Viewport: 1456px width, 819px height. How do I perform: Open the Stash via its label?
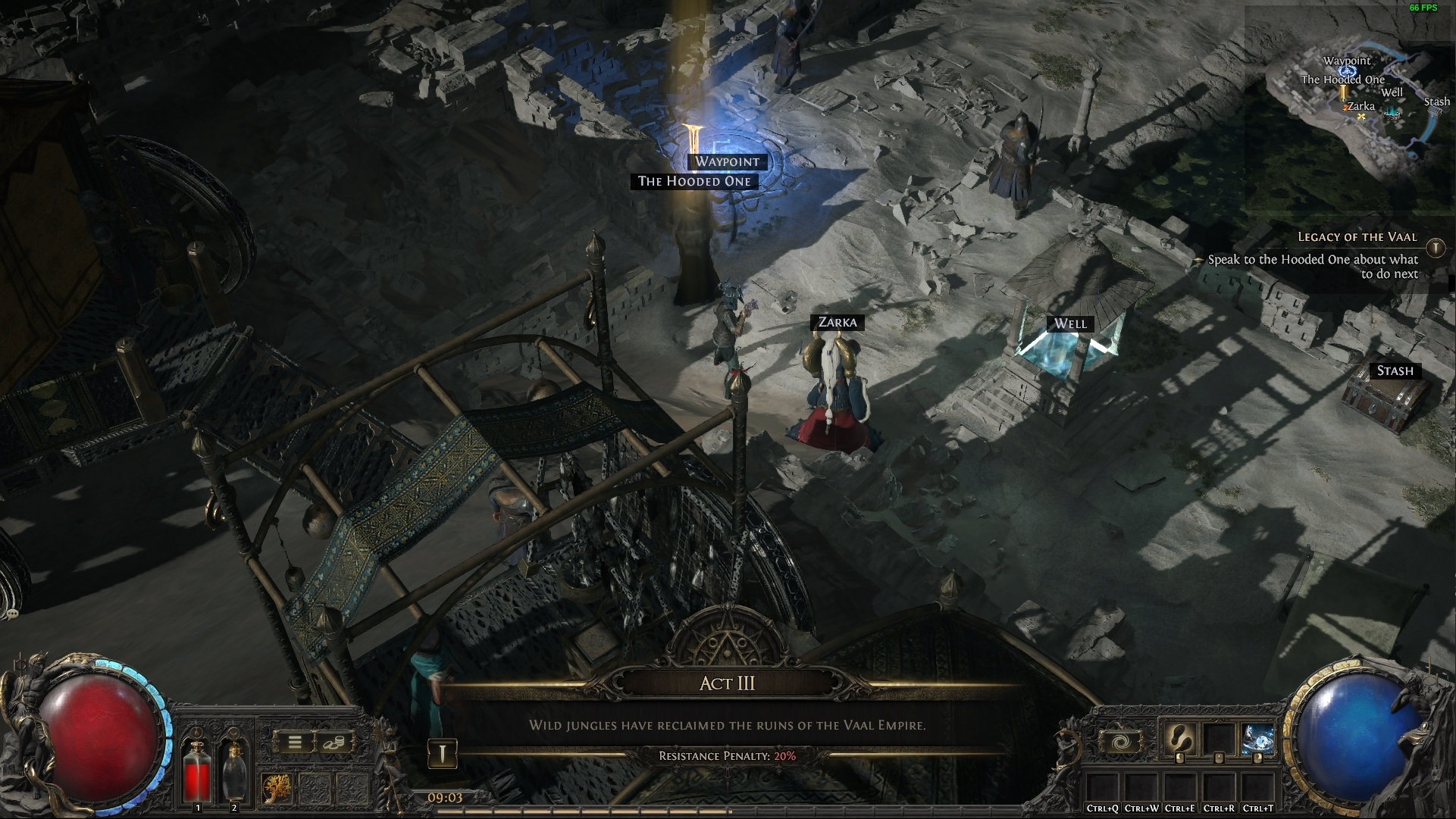click(1395, 370)
